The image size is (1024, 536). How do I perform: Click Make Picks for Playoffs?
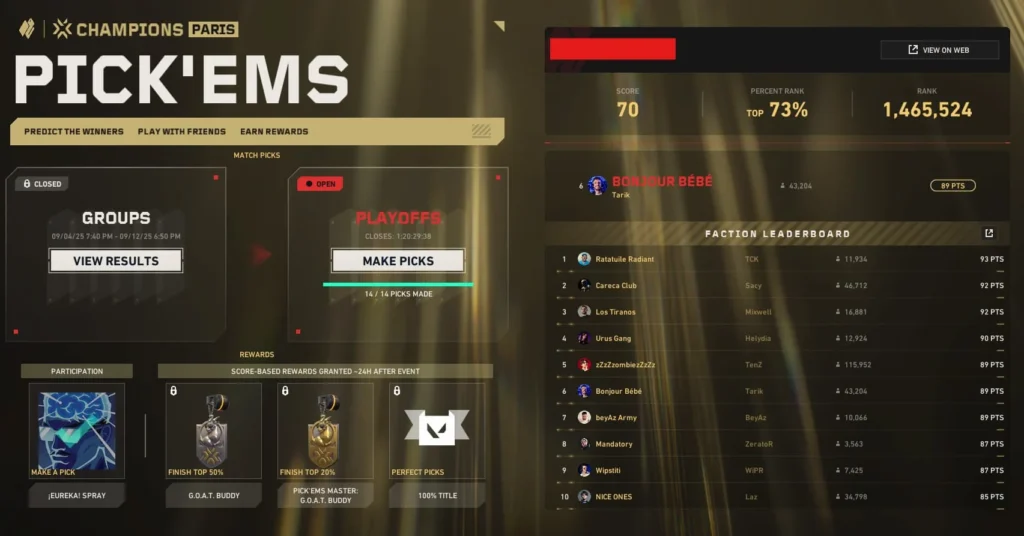coord(398,261)
